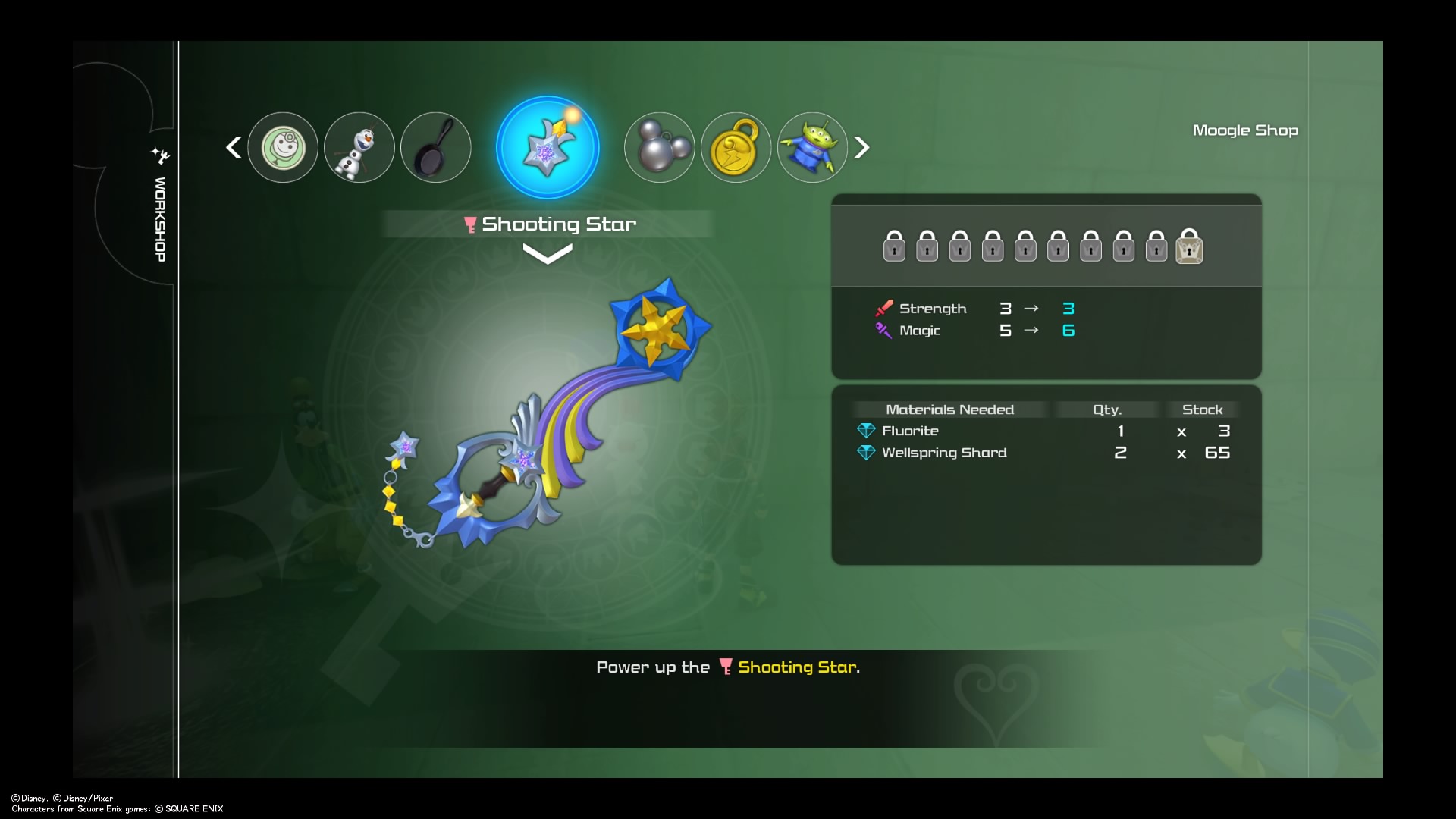Click the Strength sword stat icon
1456x819 pixels.
pos(883,308)
